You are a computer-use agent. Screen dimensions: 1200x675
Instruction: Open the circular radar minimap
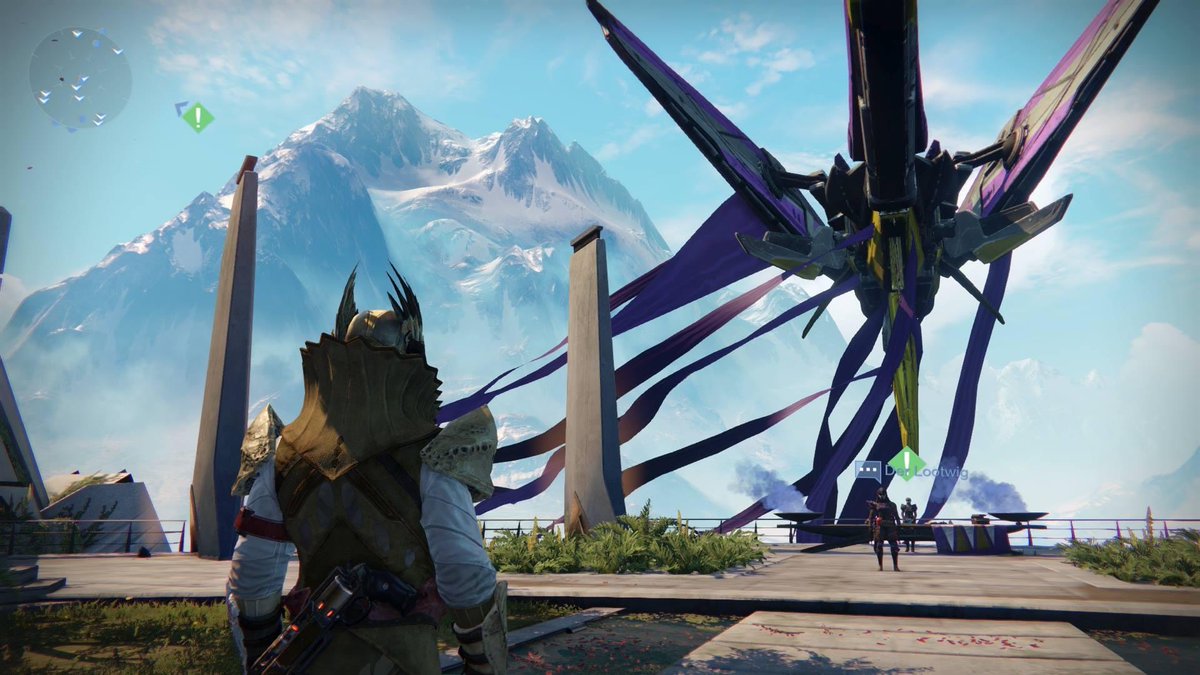[x=80, y=78]
